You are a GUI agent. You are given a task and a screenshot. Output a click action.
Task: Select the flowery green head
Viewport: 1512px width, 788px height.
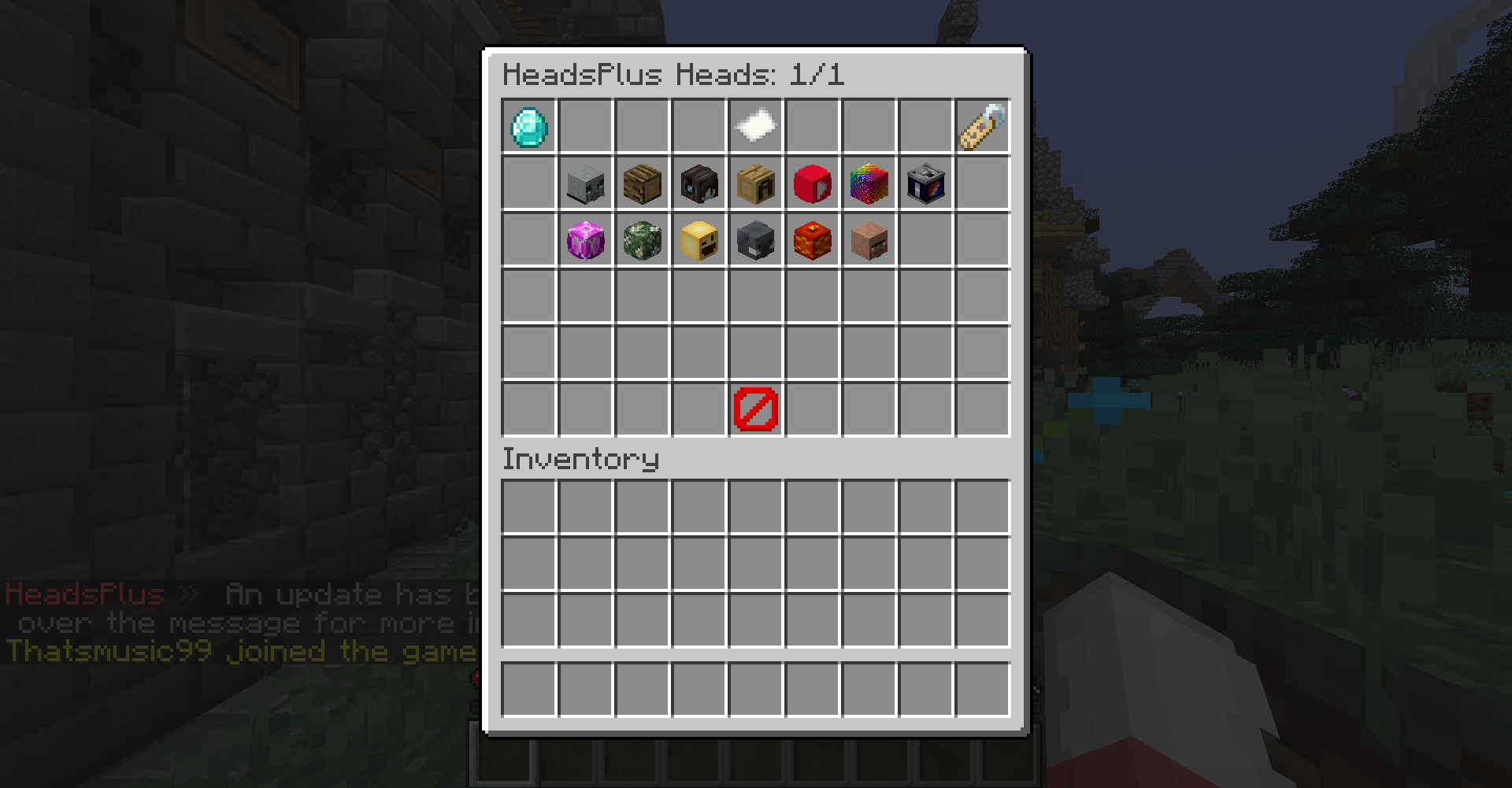coord(642,241)
